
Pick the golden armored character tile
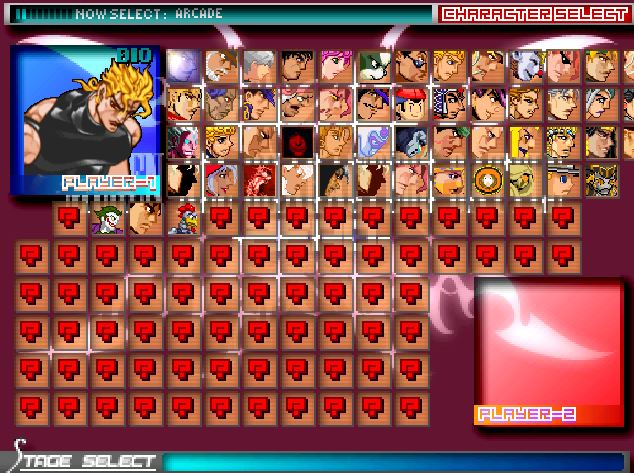tap(602, 179)
